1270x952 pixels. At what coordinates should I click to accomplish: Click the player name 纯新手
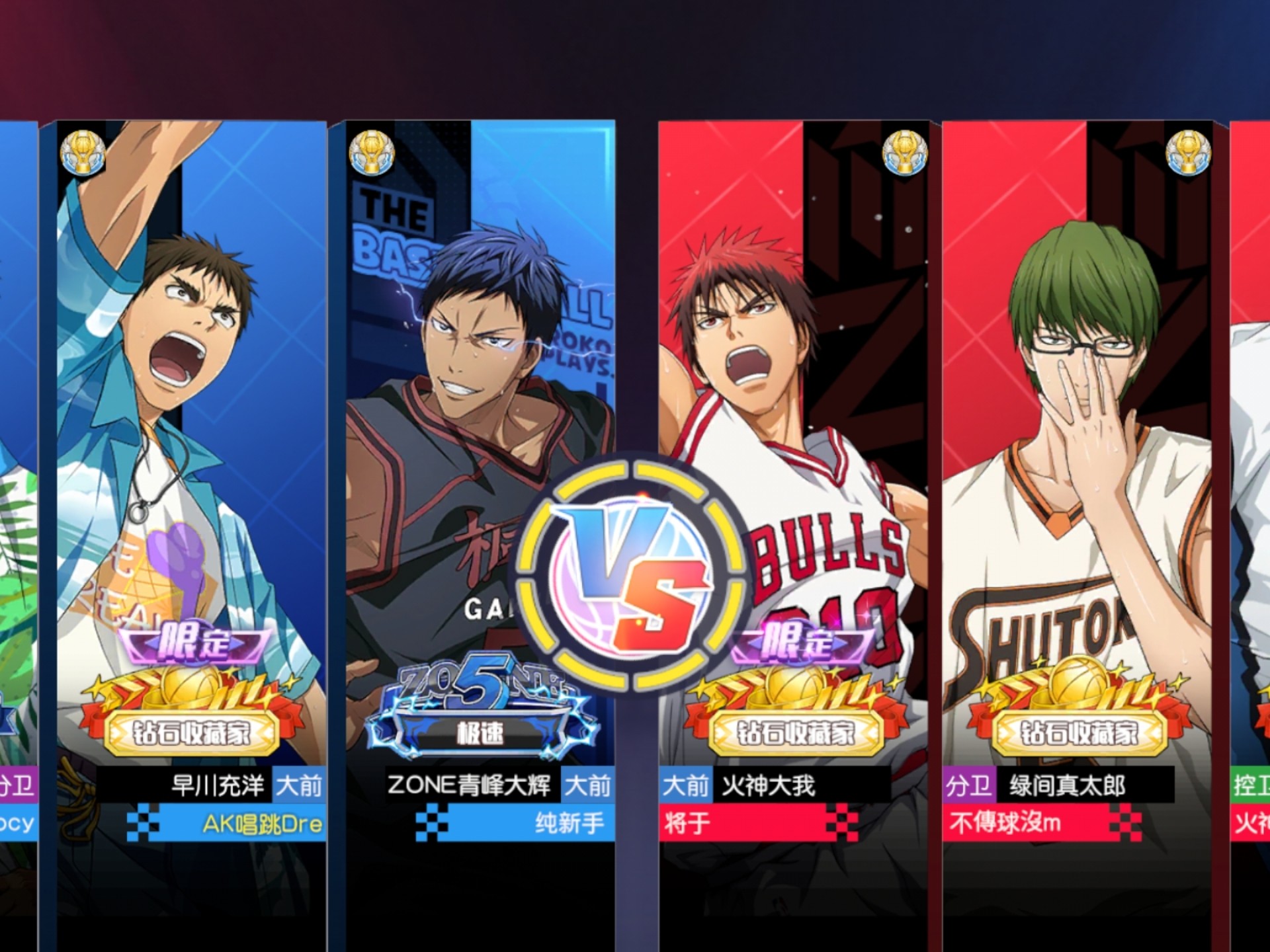(x=570, y=824)
